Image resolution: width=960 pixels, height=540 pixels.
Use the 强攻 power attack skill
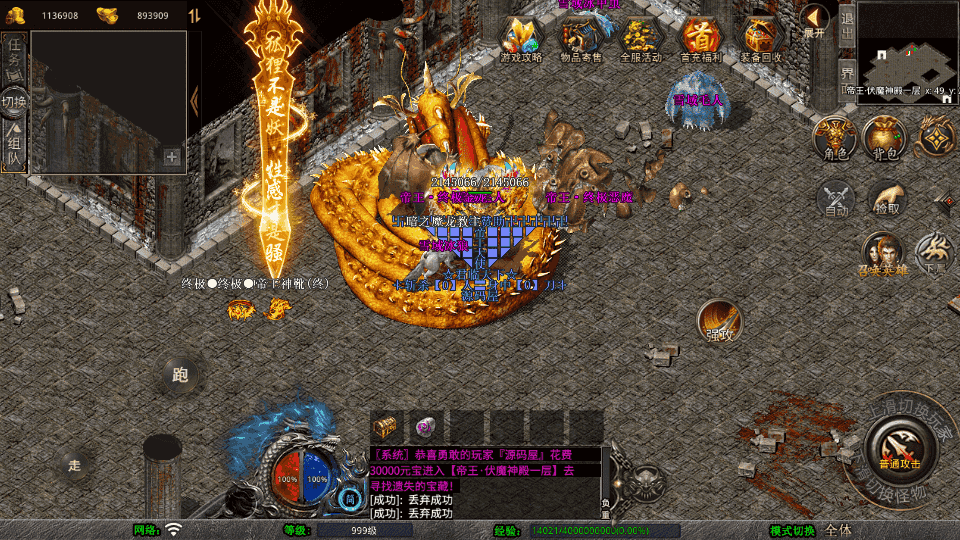719,321
